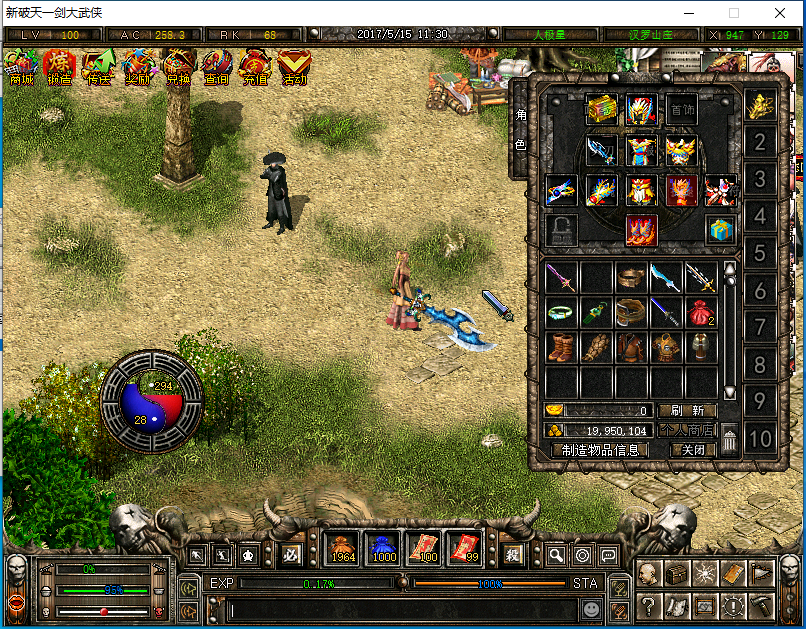Select the brown boots in the bag

click(x=562, y=347)
